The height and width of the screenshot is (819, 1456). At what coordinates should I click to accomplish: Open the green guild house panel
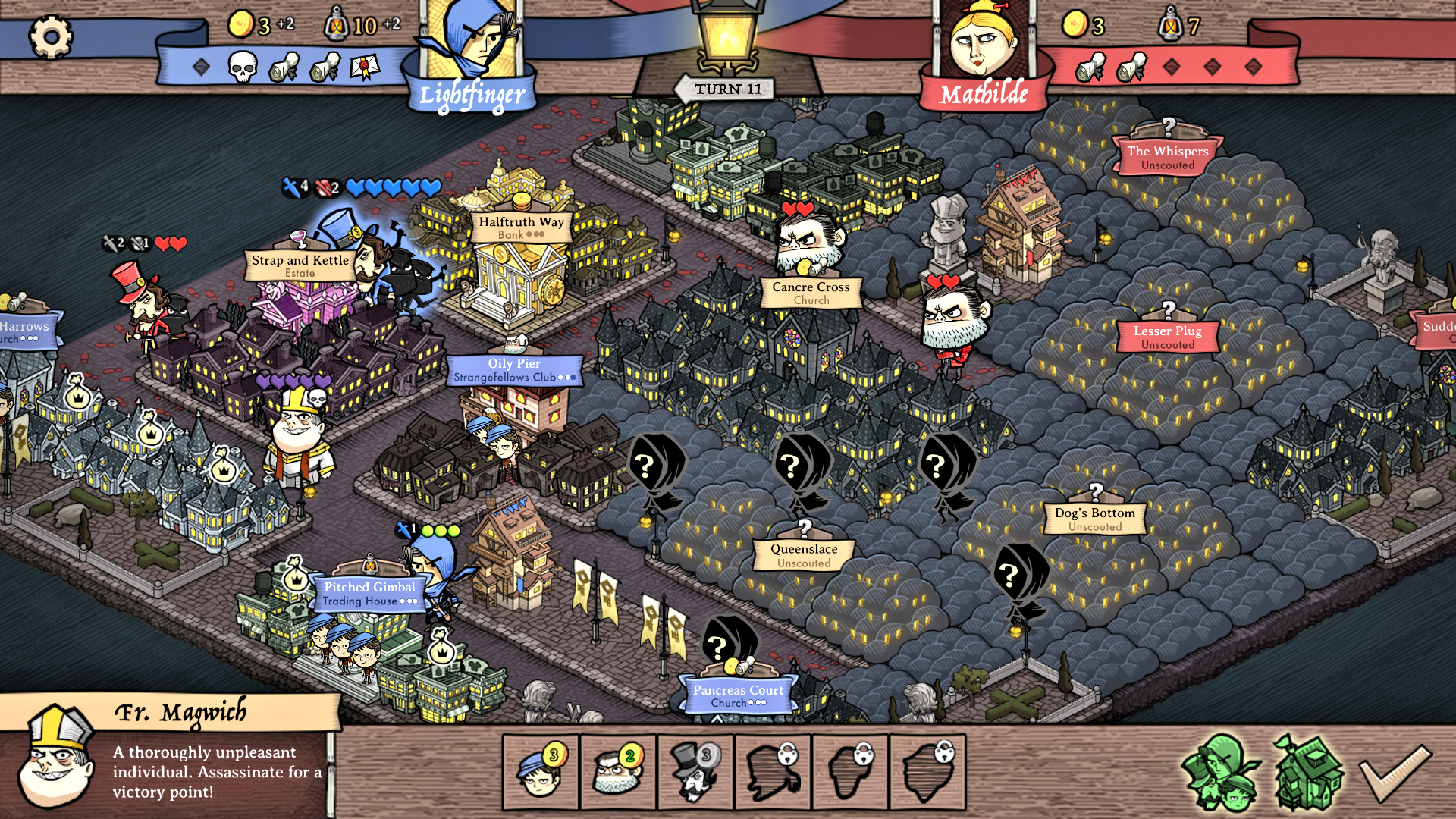1308,772
